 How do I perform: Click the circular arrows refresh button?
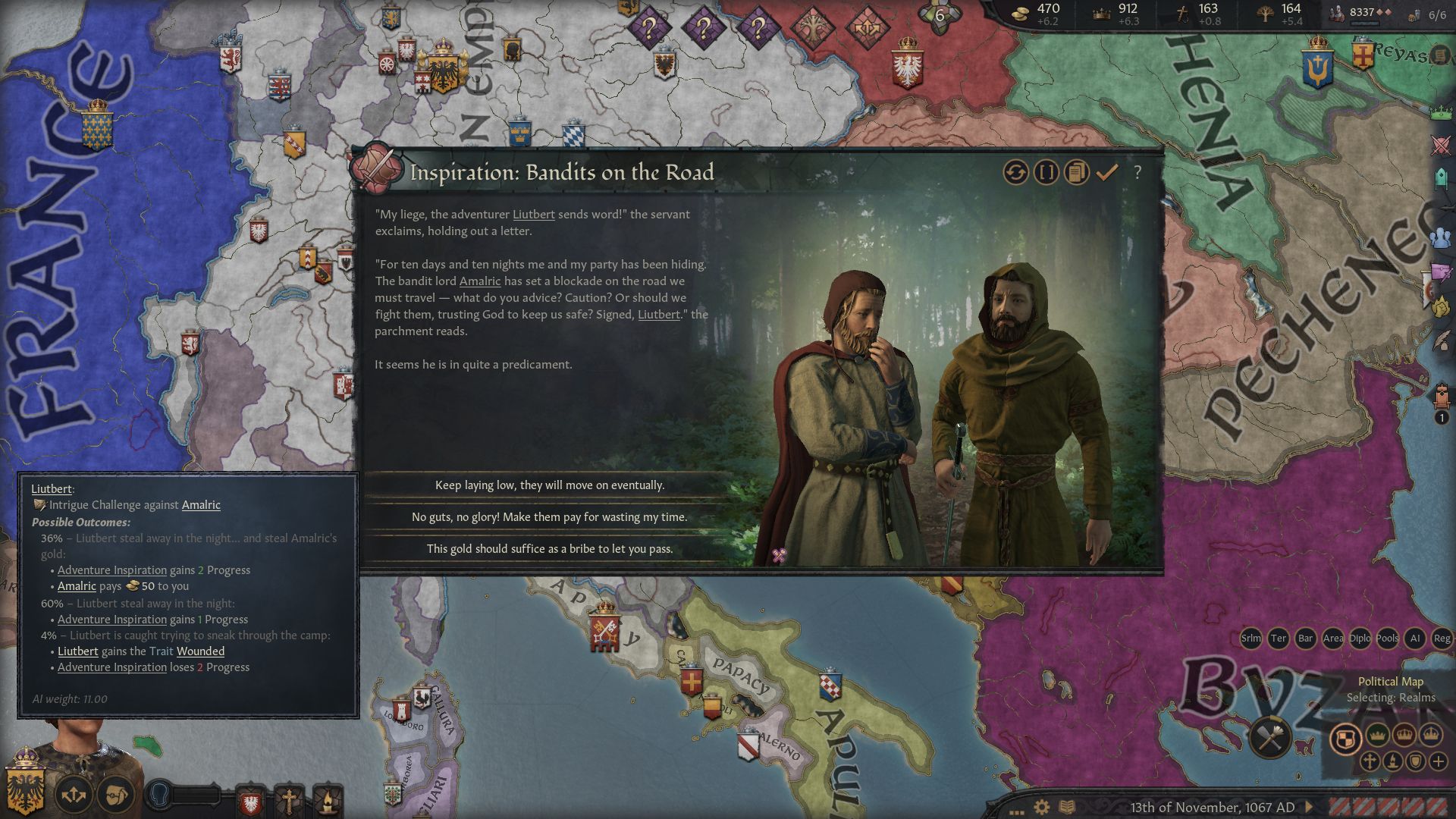click(1016, 173)
